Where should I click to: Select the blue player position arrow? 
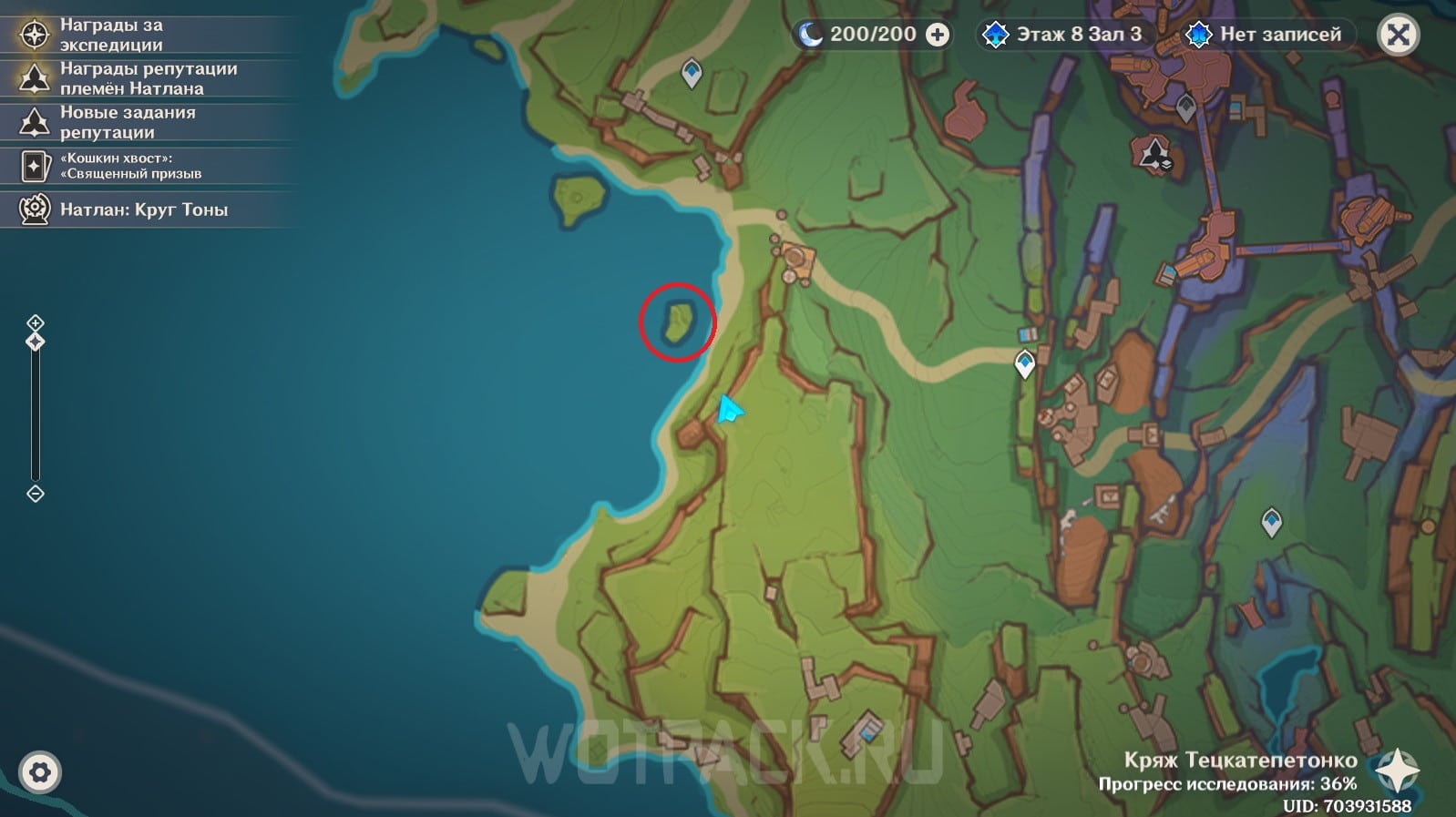(728, 409)
